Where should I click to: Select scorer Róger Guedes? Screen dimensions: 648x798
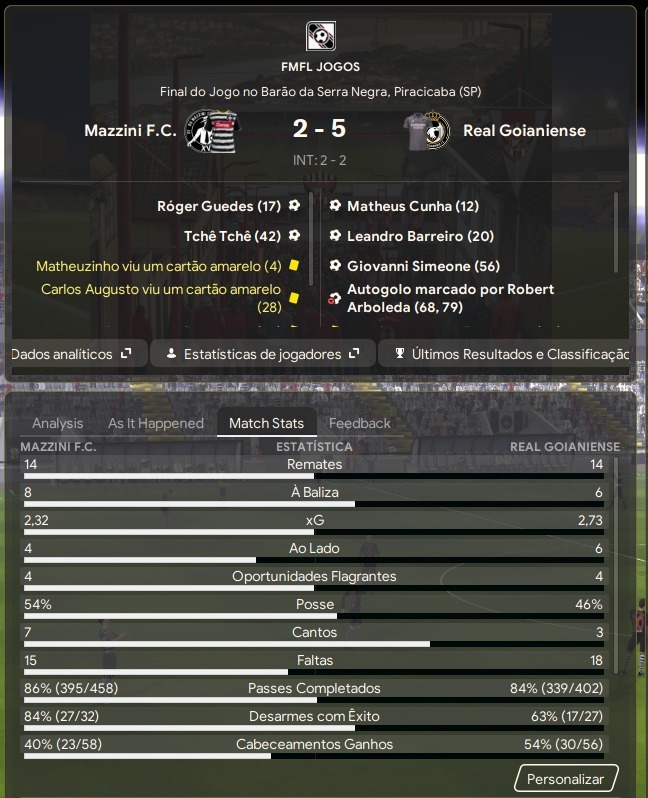[x=218, y=206]
